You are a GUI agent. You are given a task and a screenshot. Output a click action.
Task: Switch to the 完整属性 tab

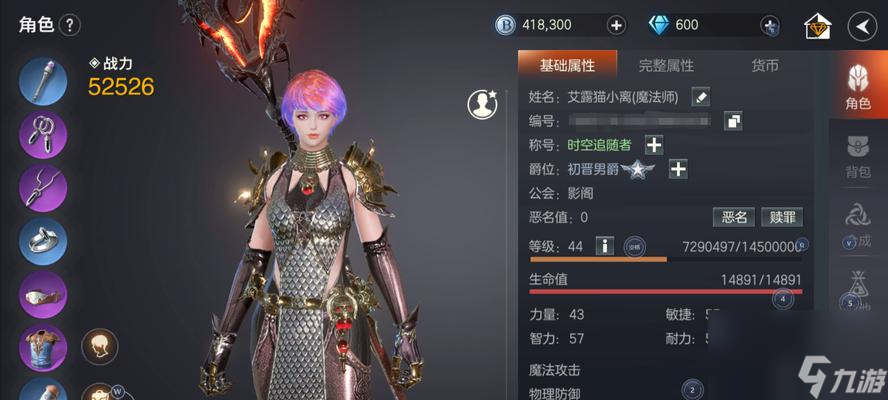pos(666,66)
